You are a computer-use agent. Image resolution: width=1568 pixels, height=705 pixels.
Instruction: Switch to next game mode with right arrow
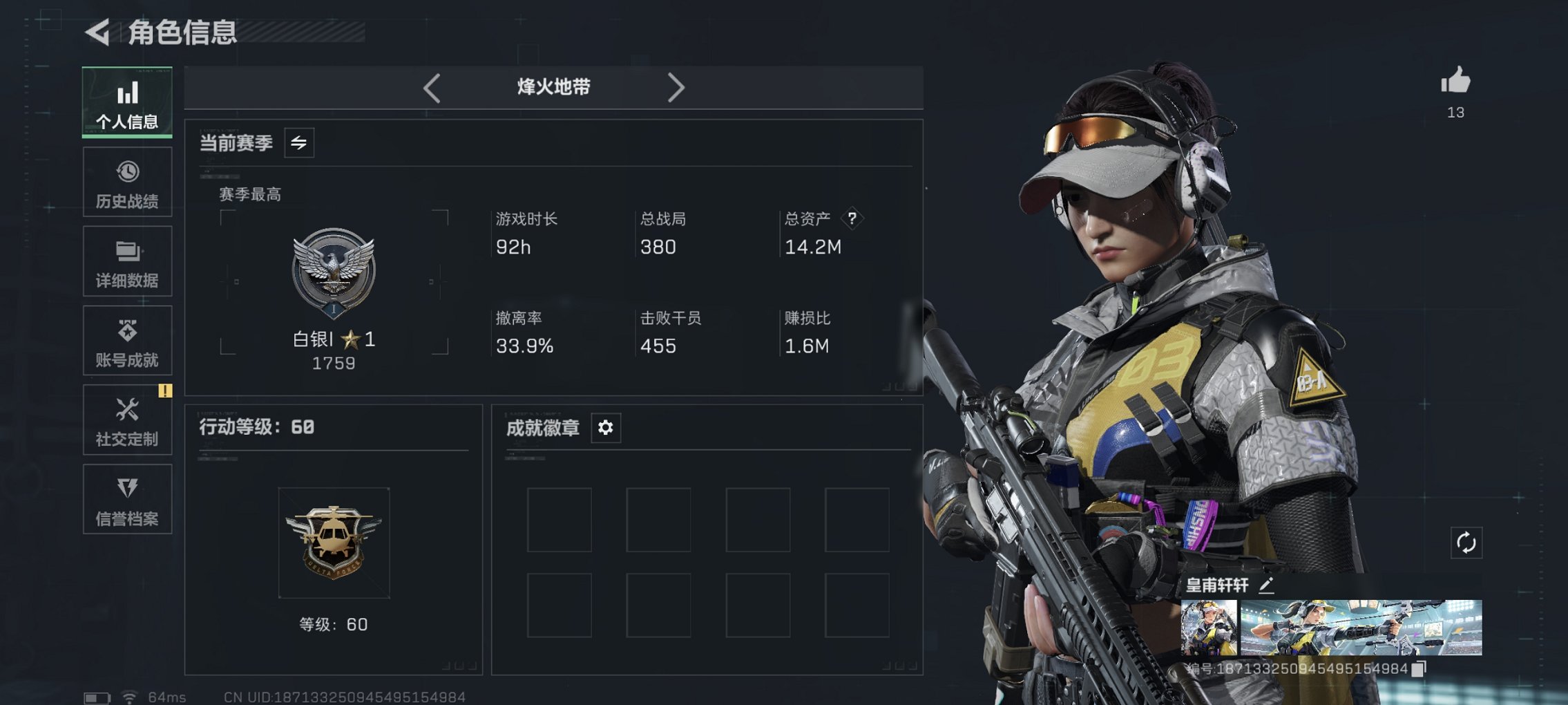pyautogui.click(x=676, y=87)
